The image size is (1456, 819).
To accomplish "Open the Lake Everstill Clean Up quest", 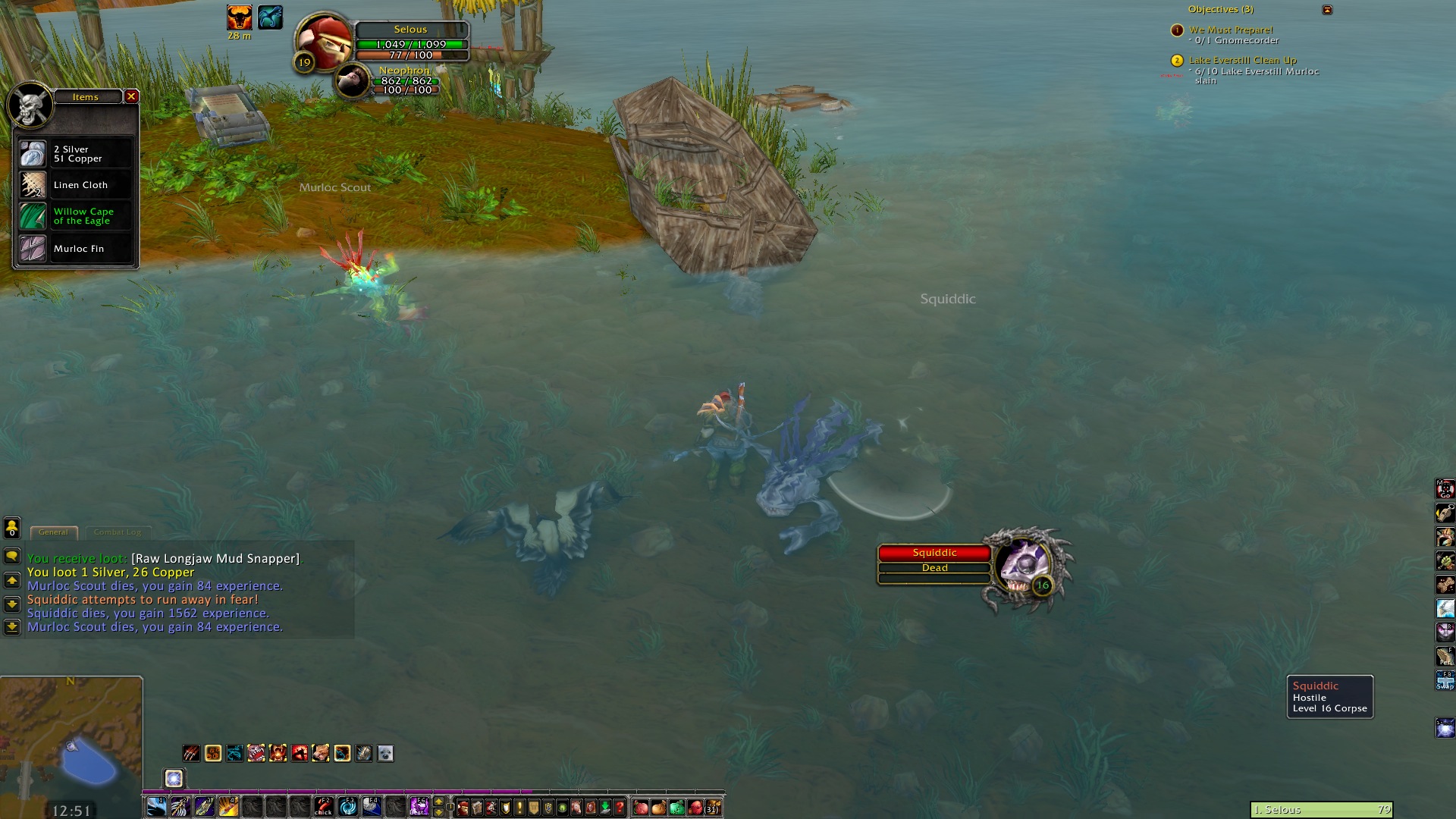I will click(1242, 60).
